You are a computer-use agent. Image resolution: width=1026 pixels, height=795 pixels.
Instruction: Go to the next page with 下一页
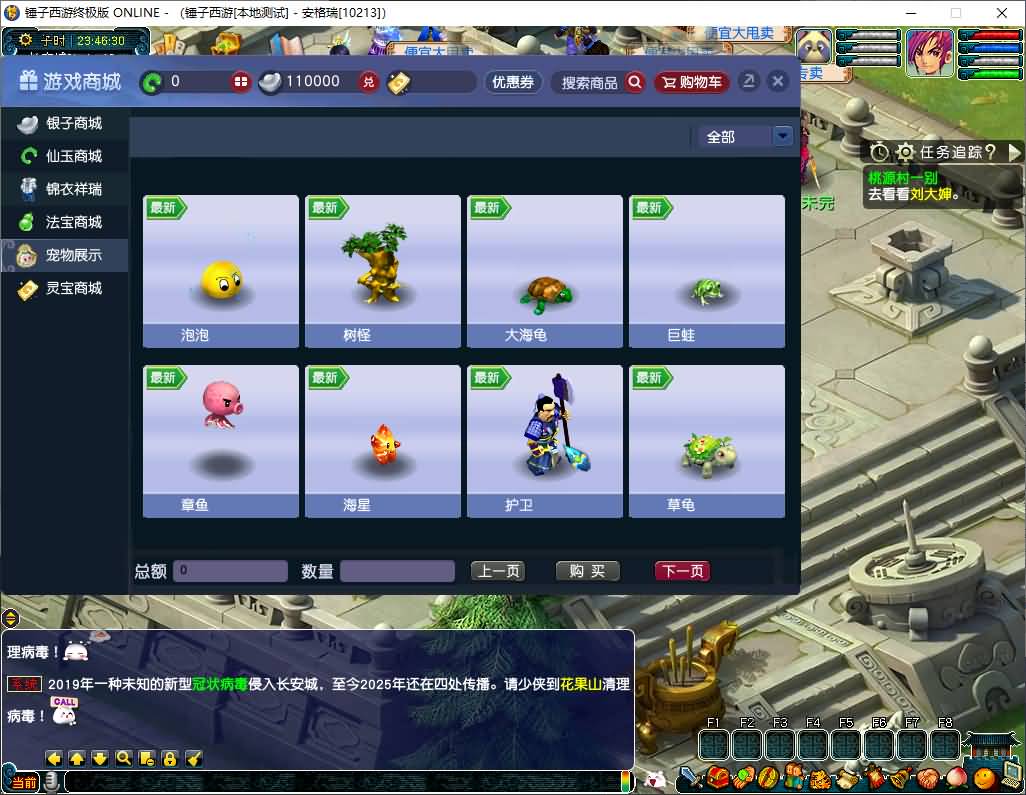pyautogui.click(x=682, y=571)
